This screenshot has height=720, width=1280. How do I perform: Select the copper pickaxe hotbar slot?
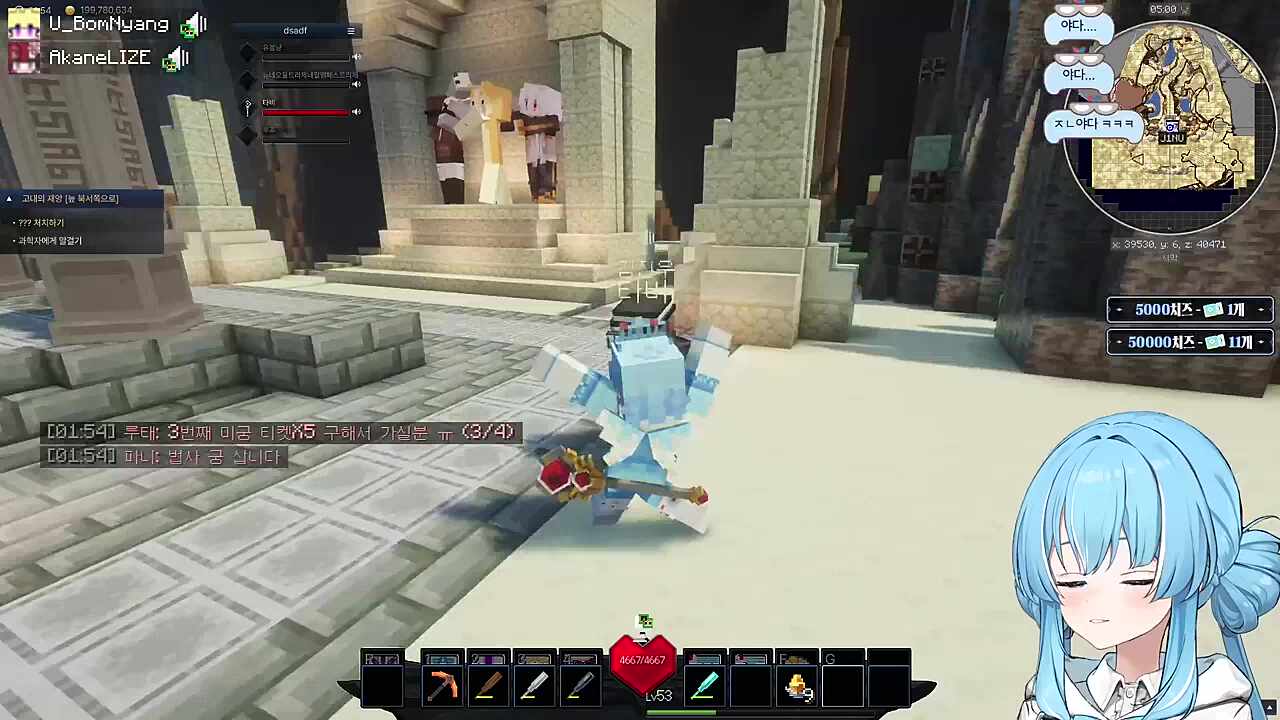[442, 686]
